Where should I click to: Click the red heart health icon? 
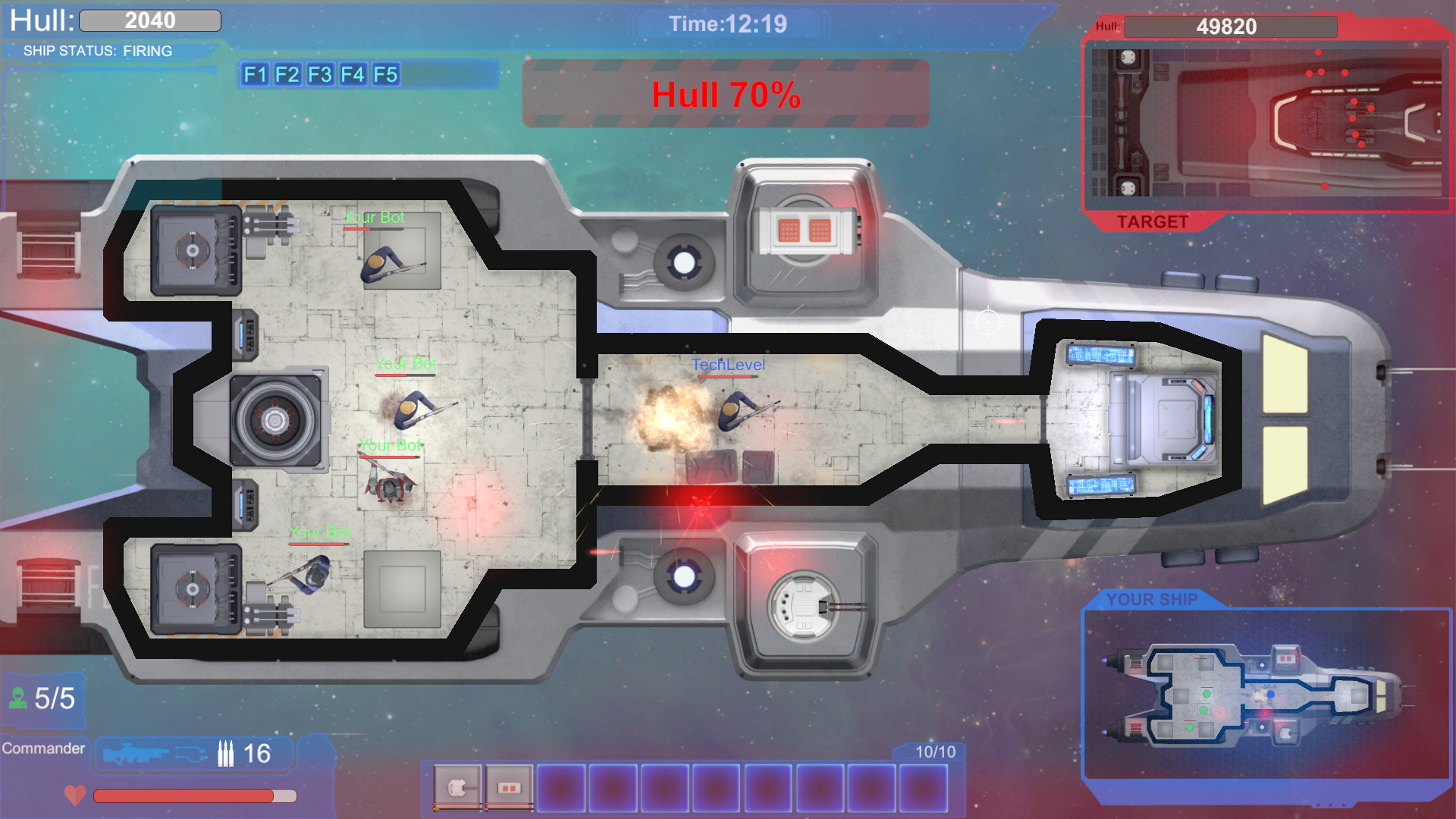(x=74, y=795)
